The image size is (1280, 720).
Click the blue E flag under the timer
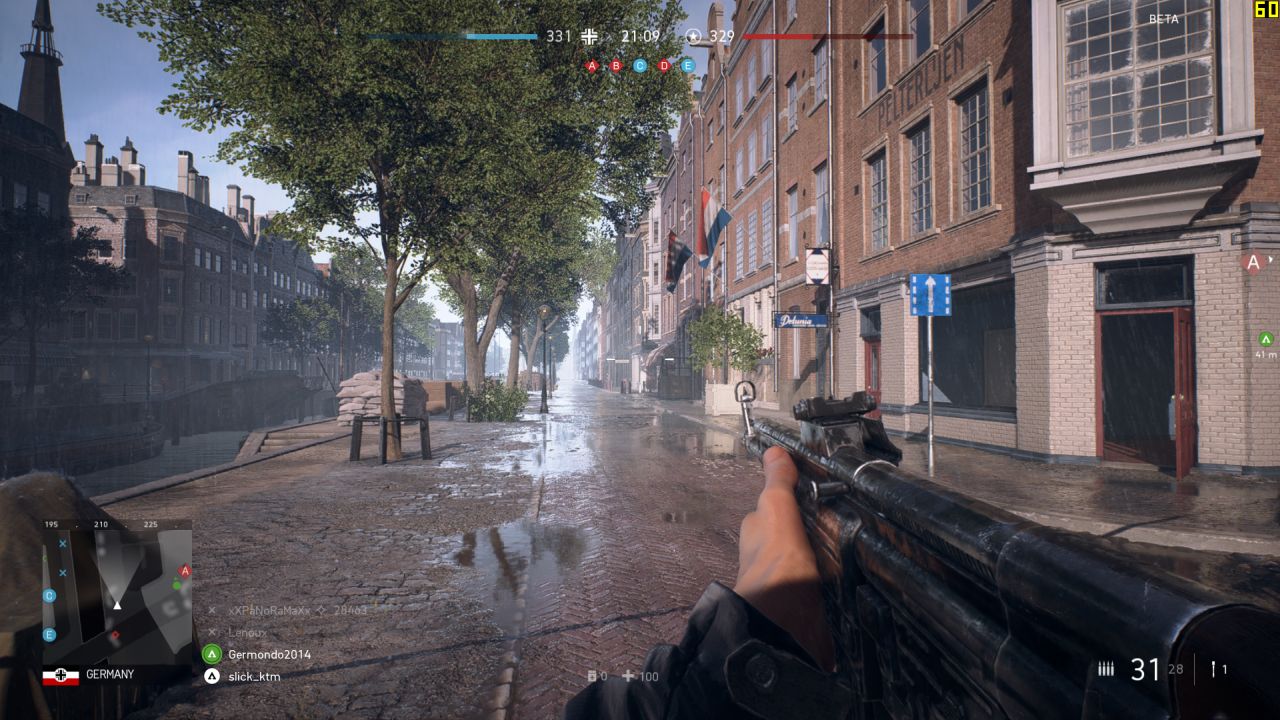click(688, 66)
